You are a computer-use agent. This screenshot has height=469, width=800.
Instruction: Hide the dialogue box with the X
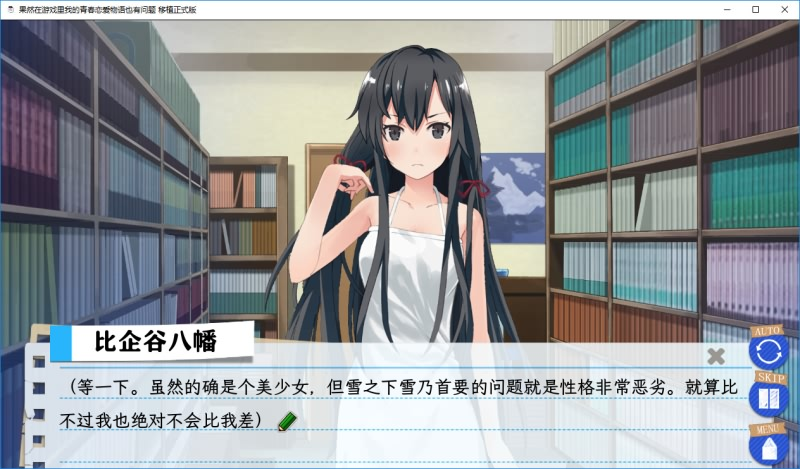click(716, 355)
